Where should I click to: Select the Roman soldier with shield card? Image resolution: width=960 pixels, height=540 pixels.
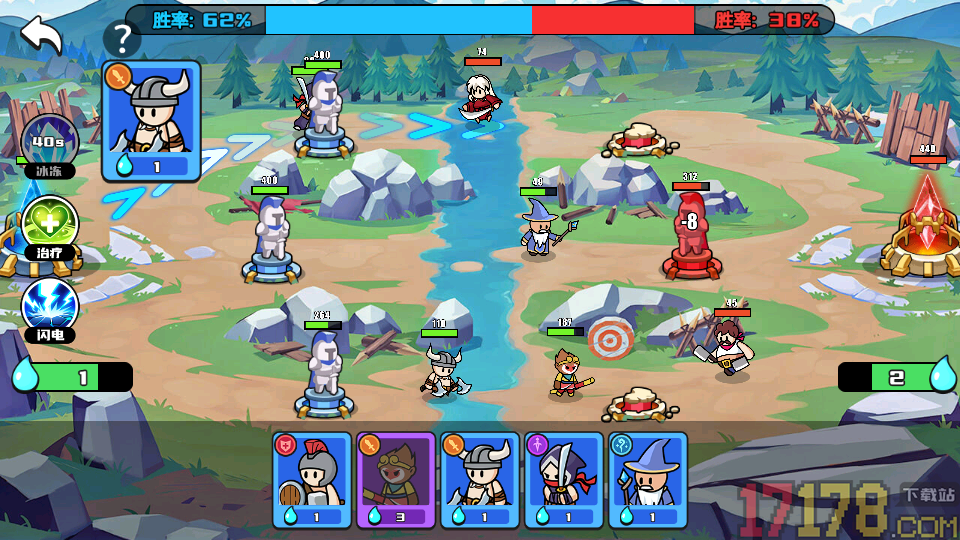click(x=312, y=479)
